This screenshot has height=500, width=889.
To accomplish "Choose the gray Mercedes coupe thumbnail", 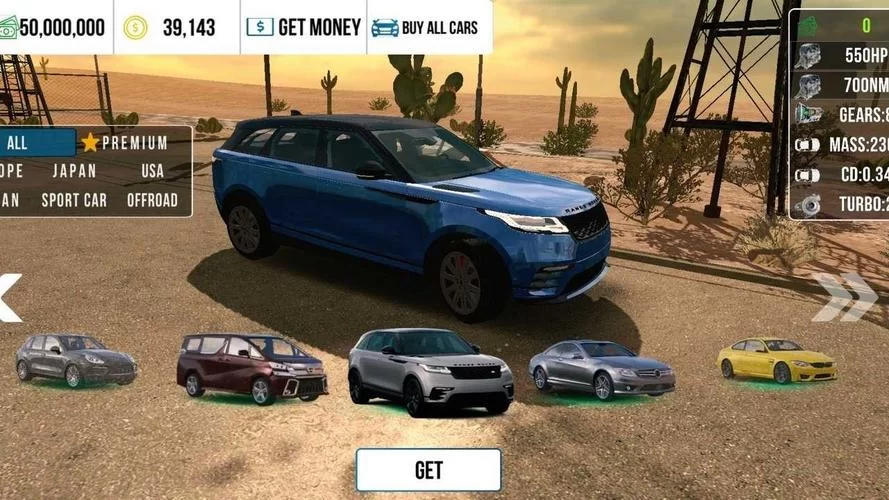I will click(x=600, y=368).
